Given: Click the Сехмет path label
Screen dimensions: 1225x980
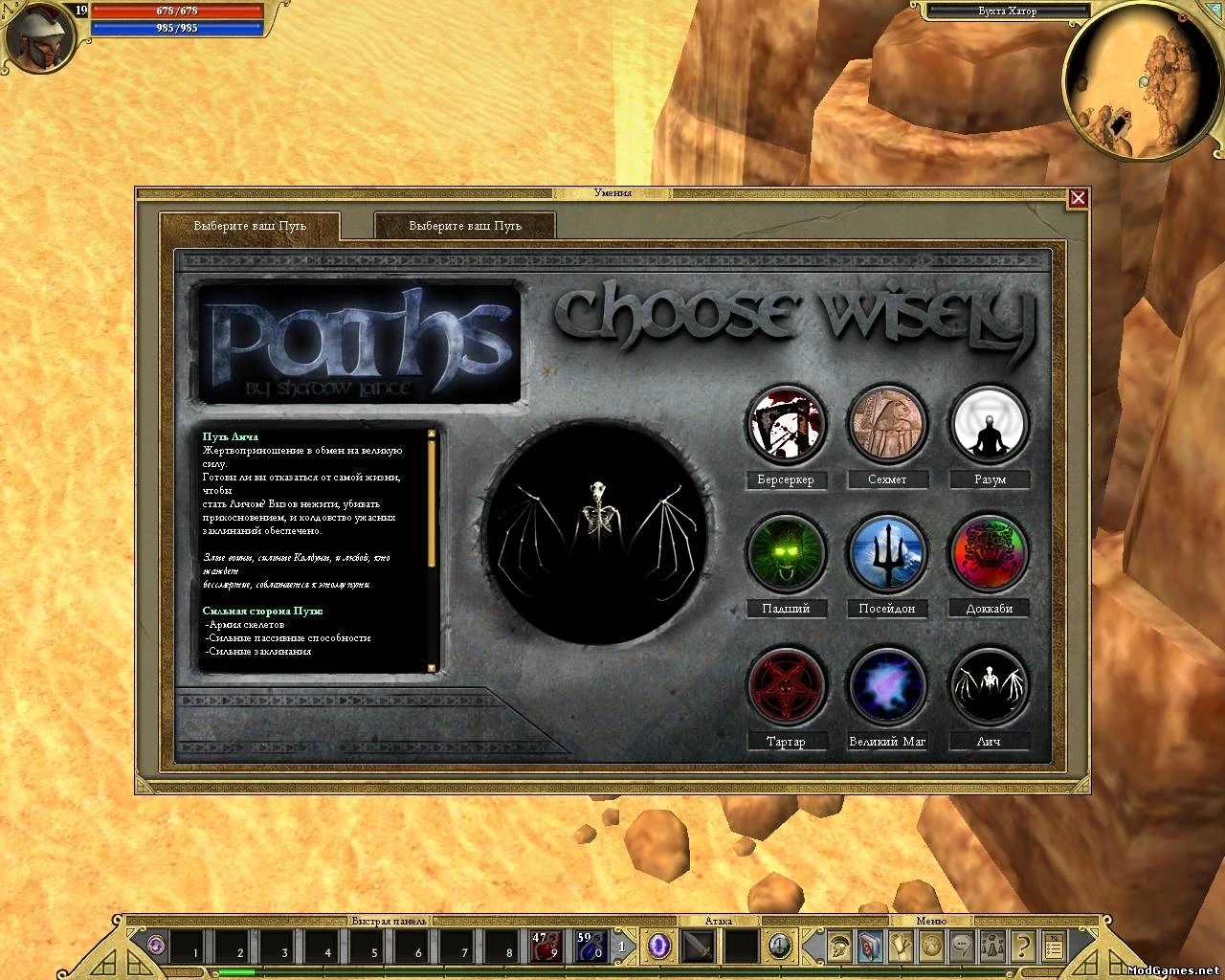Looking at the screenshot, I should (x=887, y=480).
